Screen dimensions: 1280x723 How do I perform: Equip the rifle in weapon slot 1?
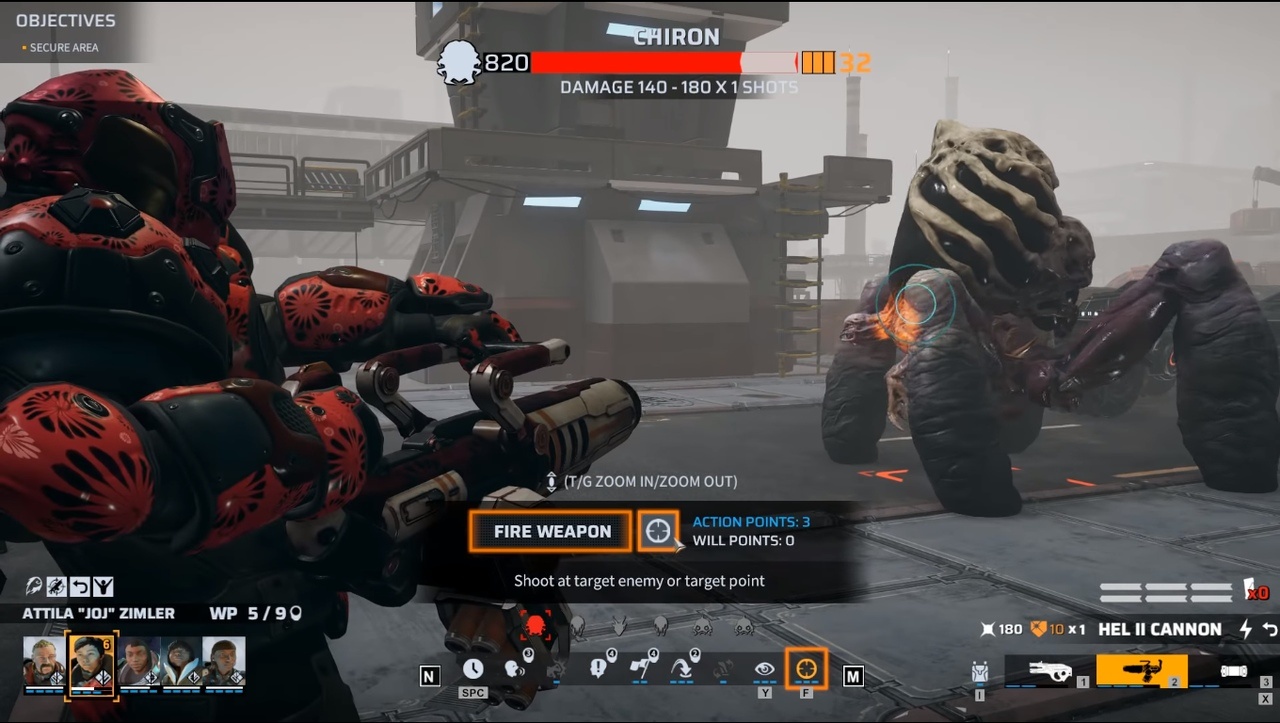[1049, 671]
